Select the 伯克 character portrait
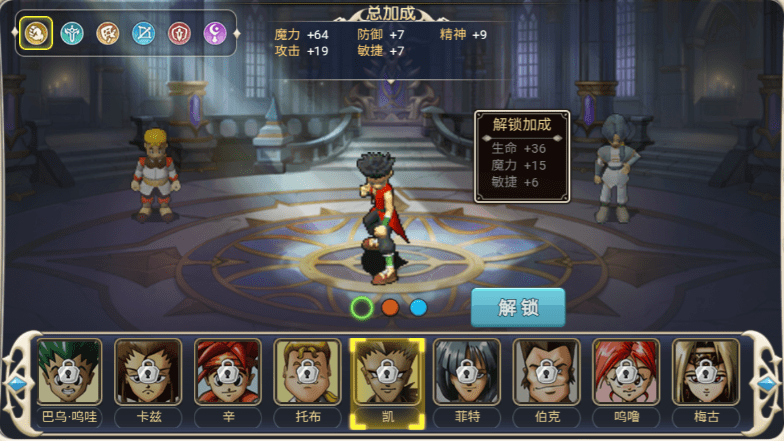Image resolution: width=784 pixels, height=441 pixels. pyautogui.click(x=546, y=373)
